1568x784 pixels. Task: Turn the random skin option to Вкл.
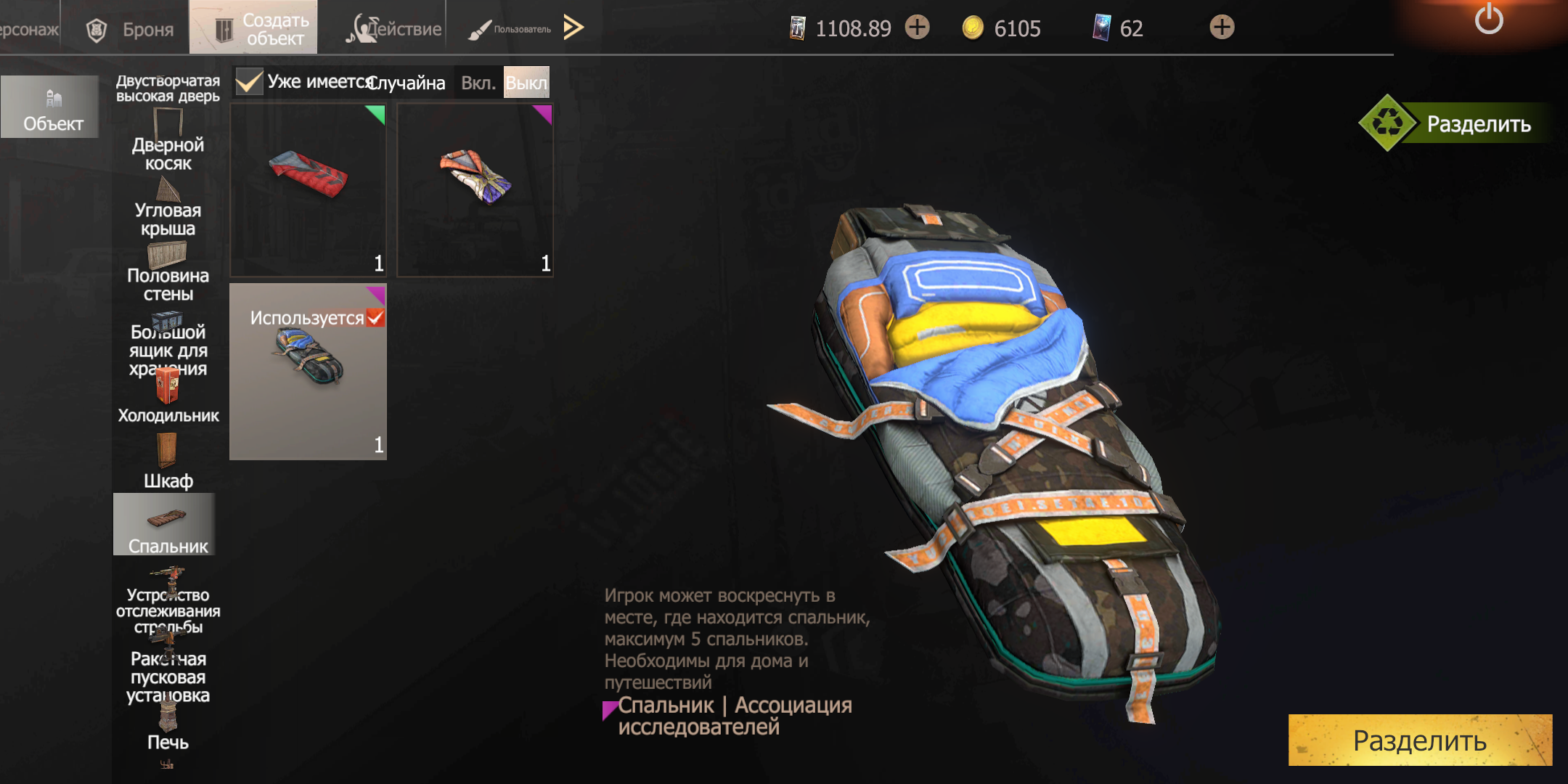pyautogui.click(x=478, y=83)
